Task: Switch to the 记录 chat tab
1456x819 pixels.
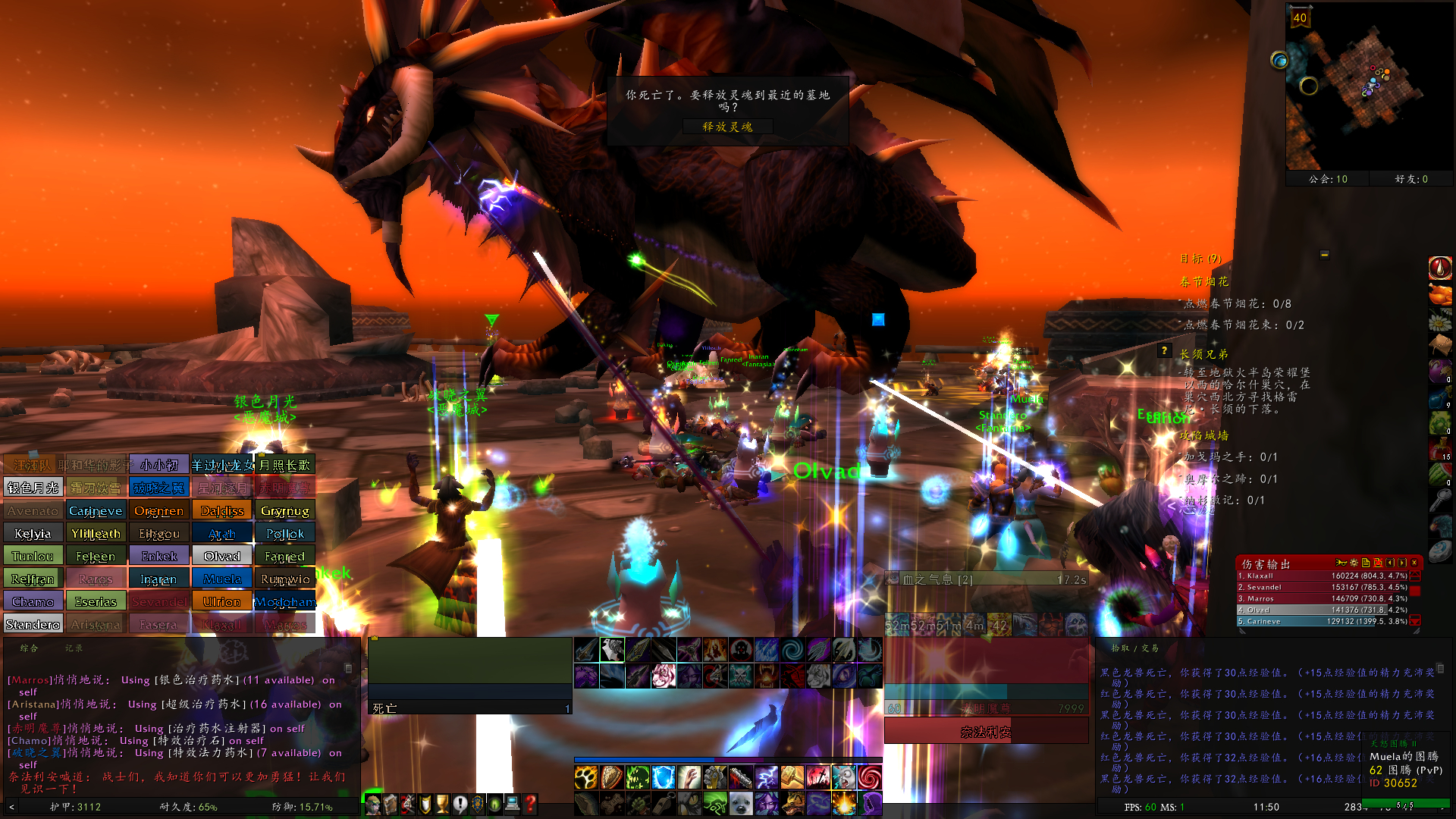Action: click(74, 648)
